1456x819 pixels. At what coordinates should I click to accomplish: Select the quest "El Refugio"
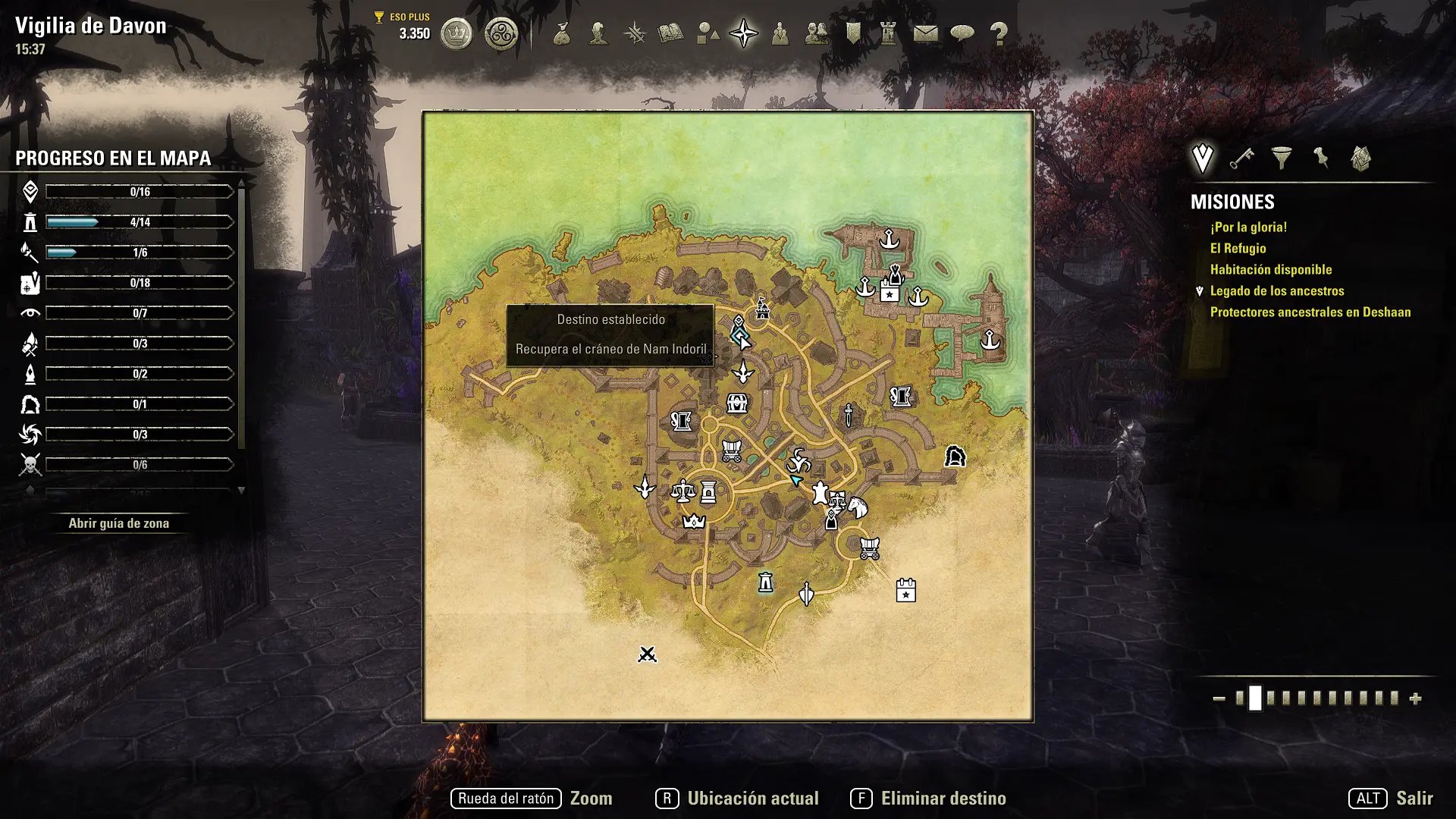pos(1238,249)
